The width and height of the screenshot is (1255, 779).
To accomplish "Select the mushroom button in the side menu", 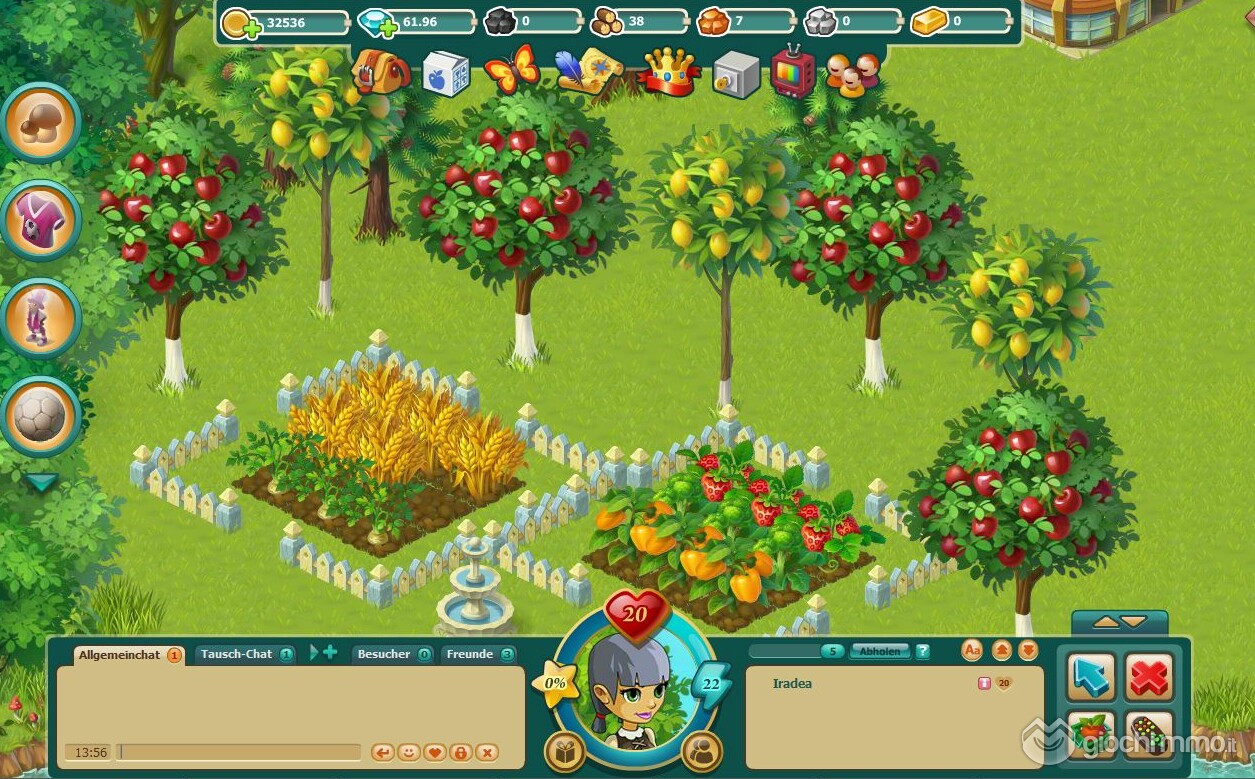I will pyautogui.click(x=42, y=123).
